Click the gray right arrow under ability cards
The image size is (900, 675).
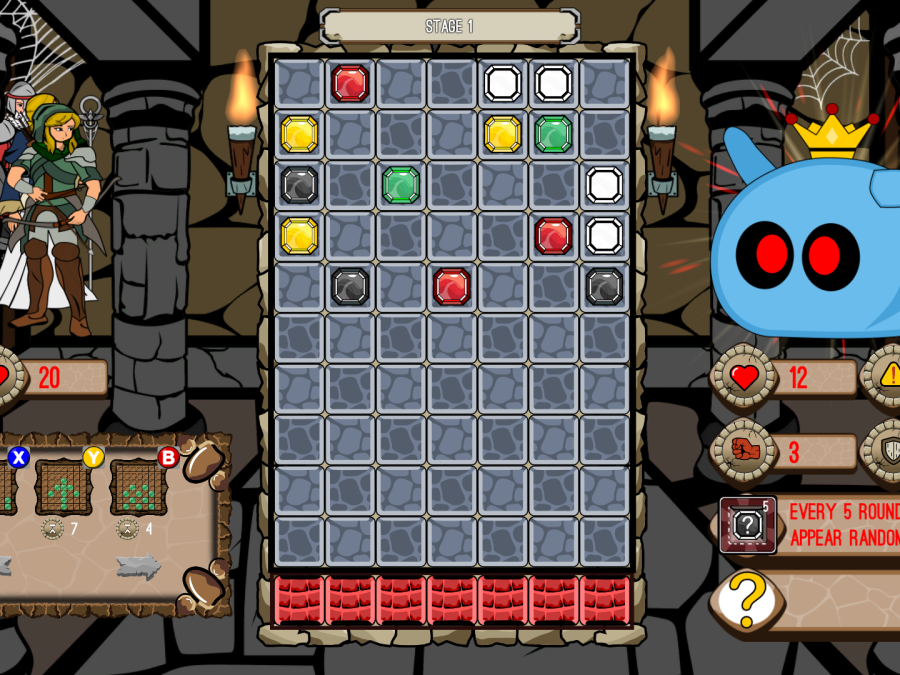[138, 566]
